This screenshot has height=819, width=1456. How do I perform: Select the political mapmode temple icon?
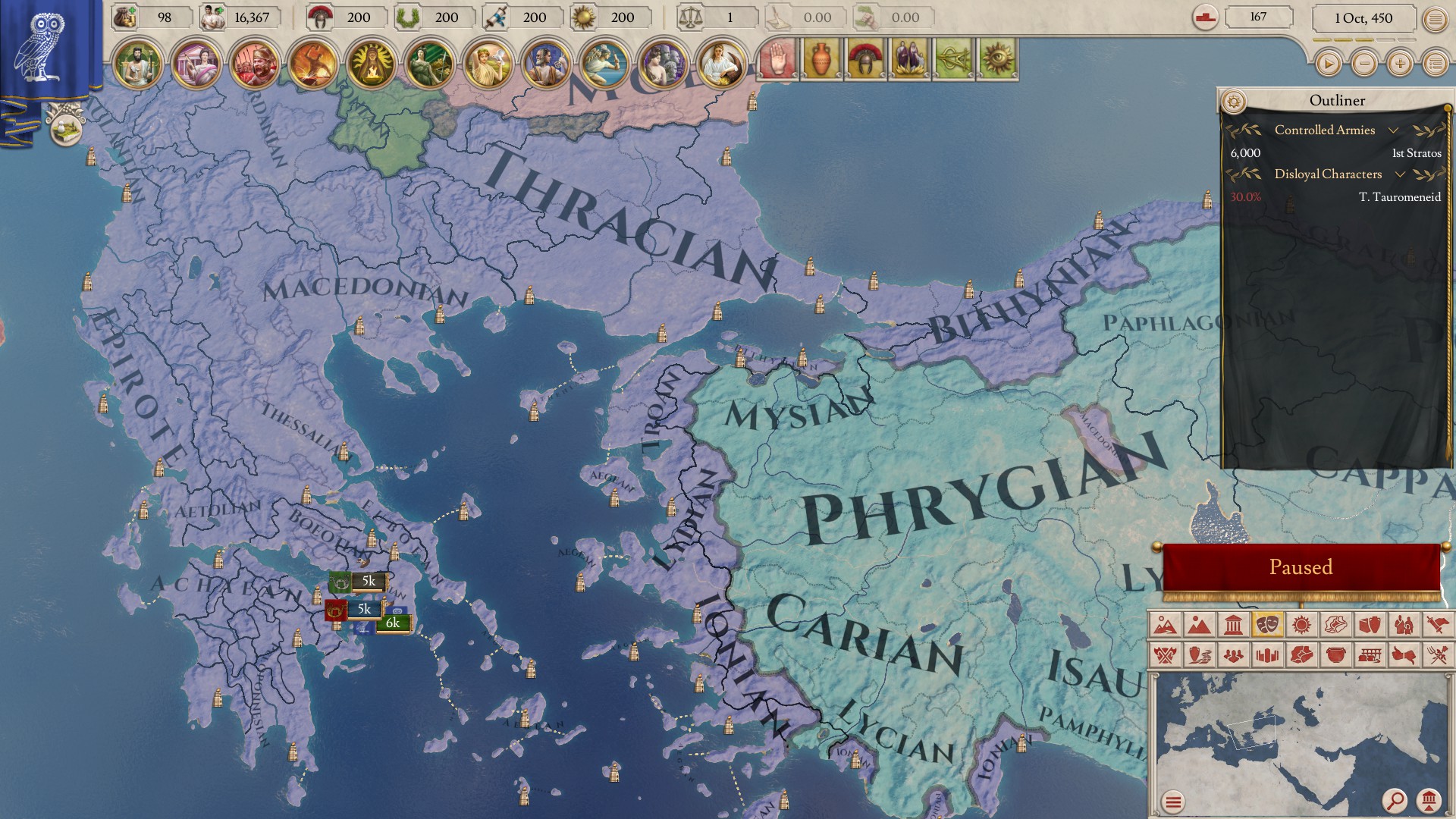(1233, 624)
